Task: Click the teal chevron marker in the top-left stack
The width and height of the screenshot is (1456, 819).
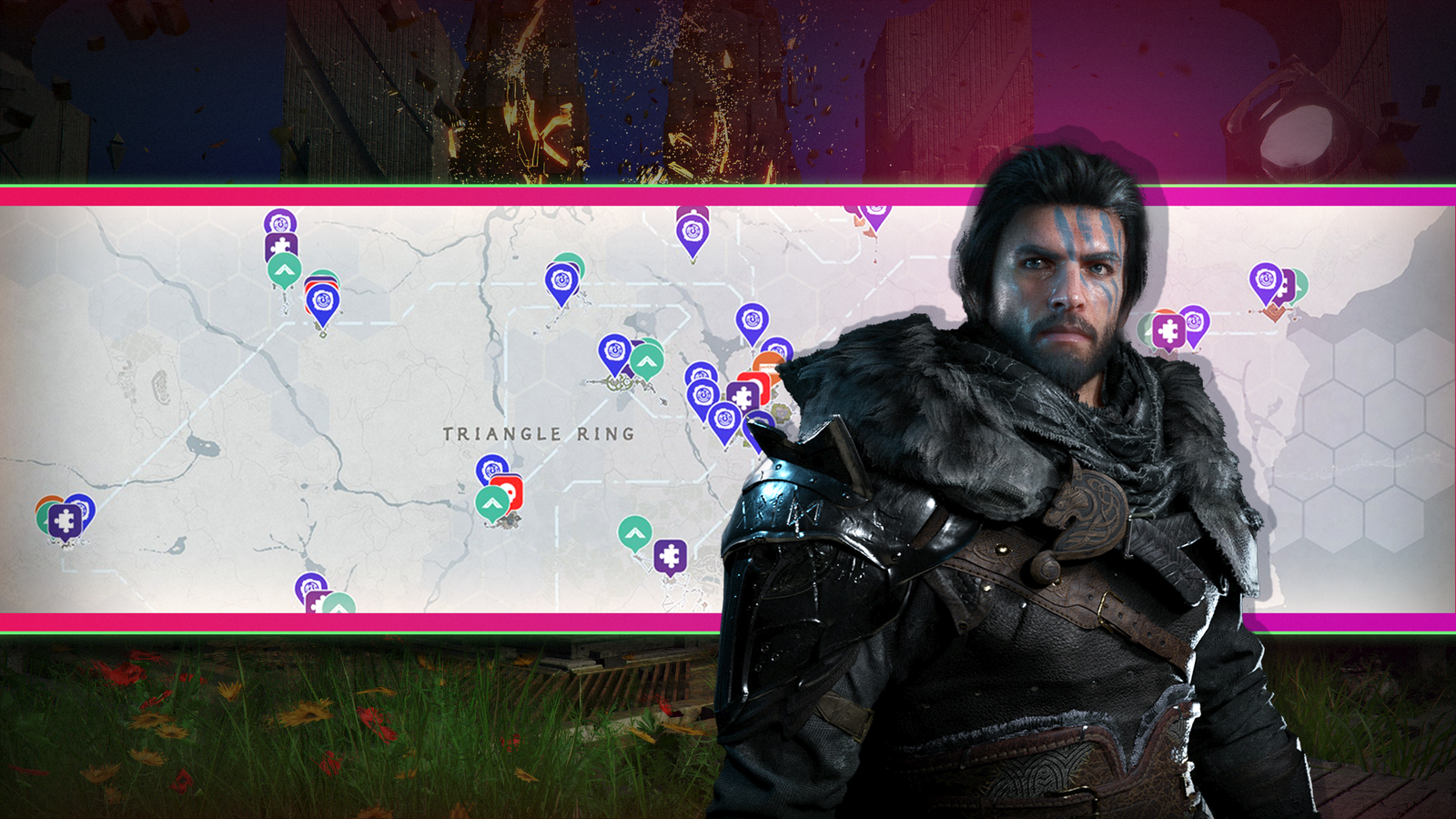Action: (x=283, y=268)
